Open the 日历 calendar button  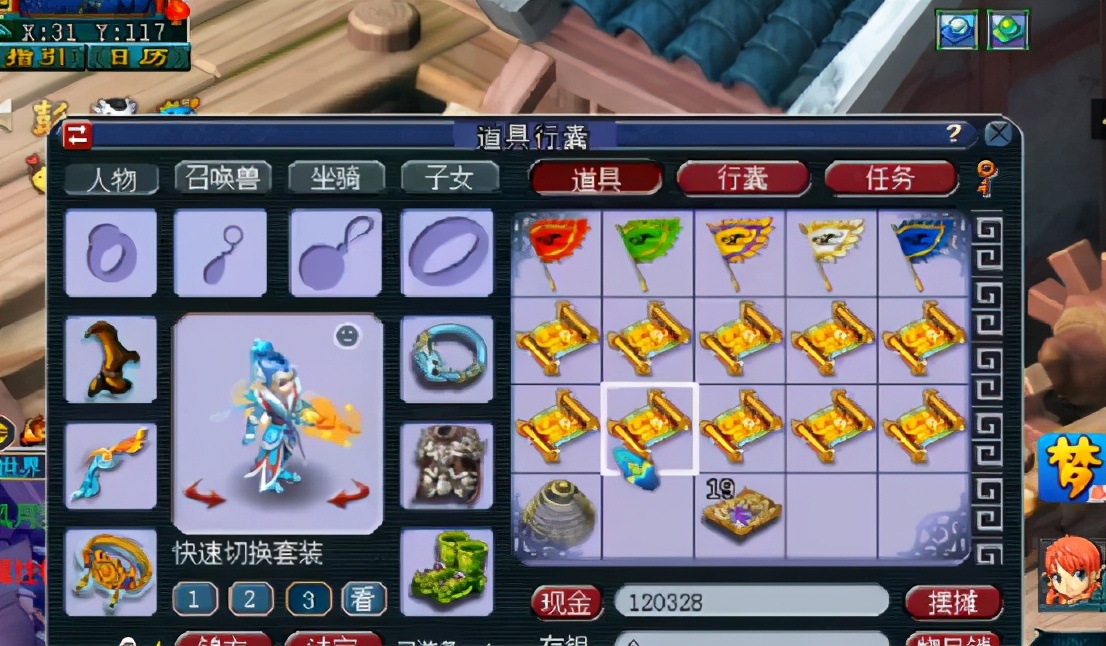tap(140, 57)
